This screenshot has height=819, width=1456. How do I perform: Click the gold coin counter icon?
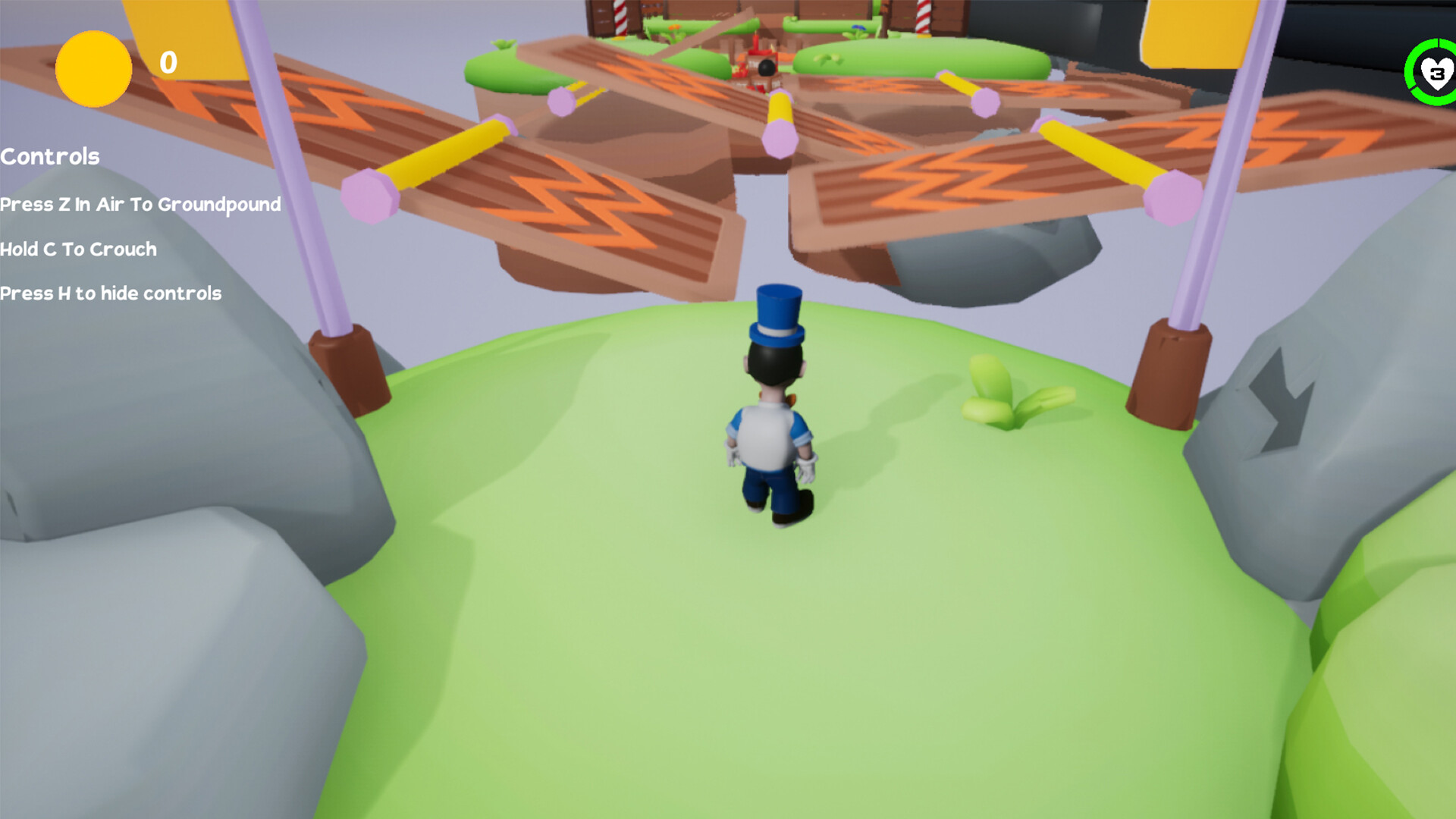tap(93, 69)
